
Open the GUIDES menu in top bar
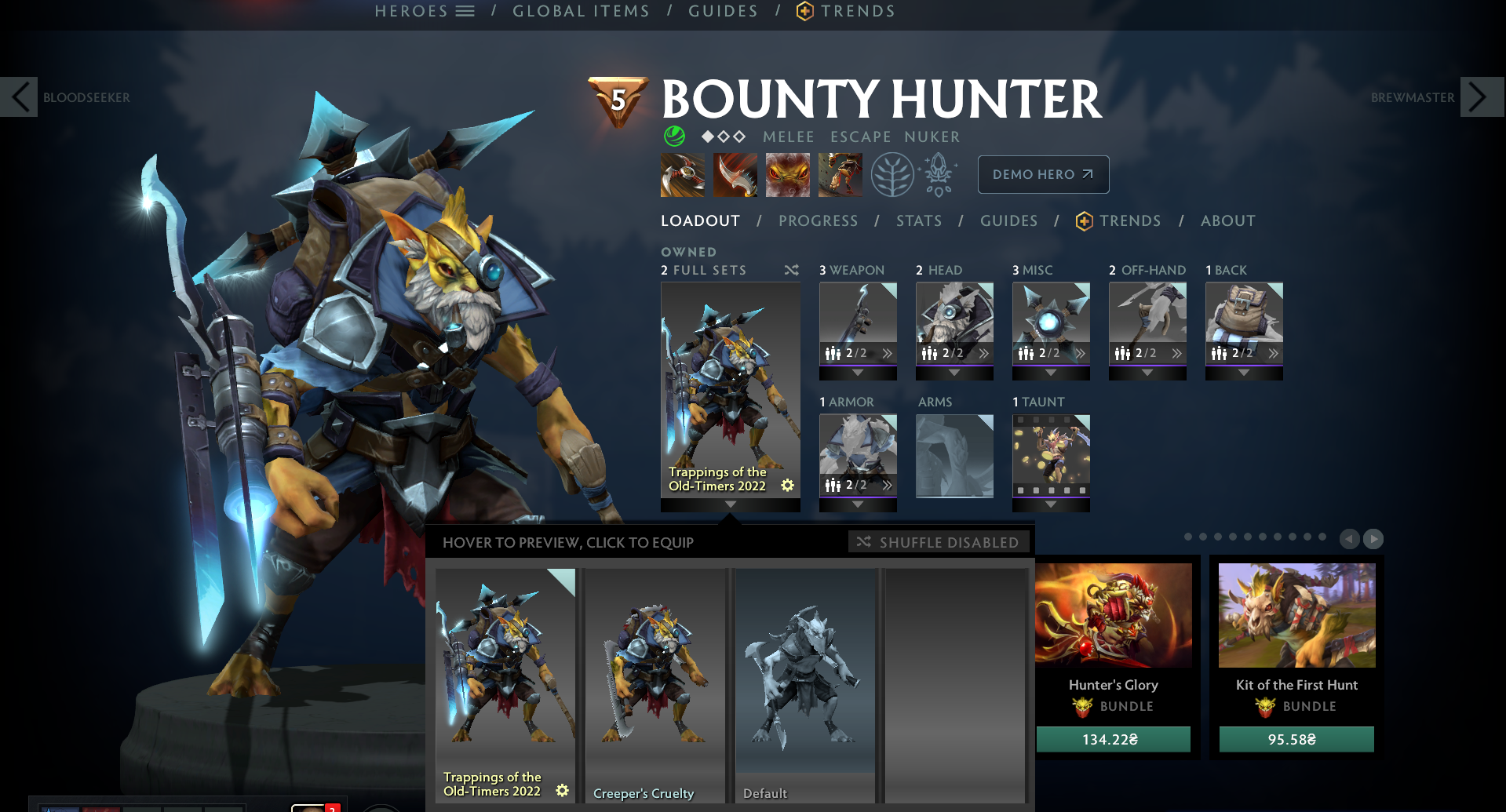coord(722,10)
